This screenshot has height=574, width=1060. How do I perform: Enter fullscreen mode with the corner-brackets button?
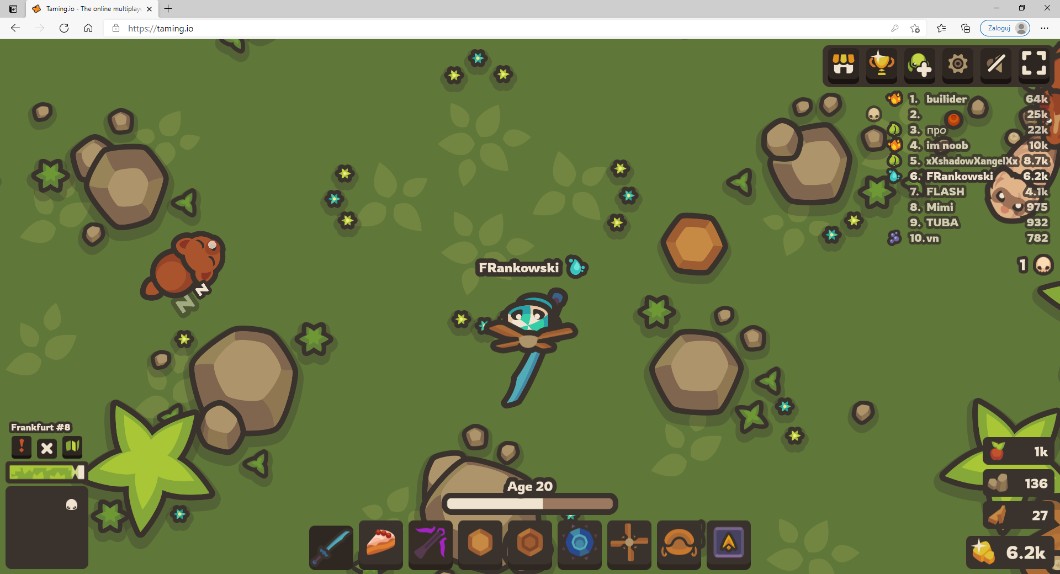[1034, 65]
